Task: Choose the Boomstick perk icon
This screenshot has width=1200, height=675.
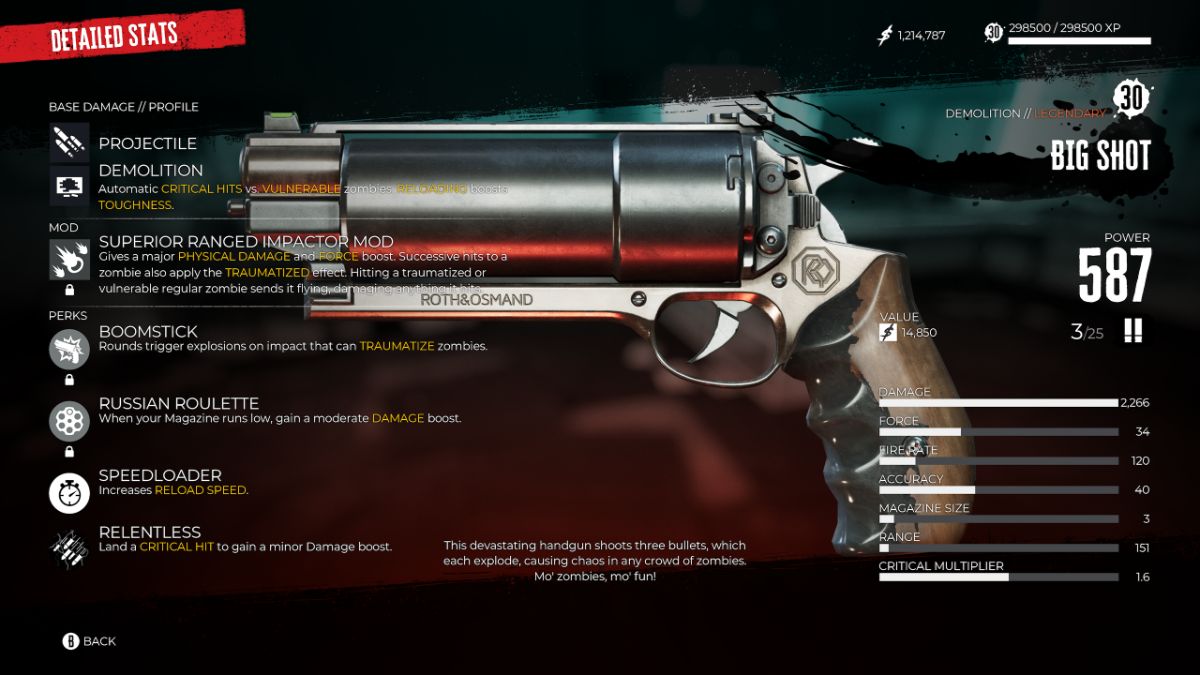Action: 69,349
